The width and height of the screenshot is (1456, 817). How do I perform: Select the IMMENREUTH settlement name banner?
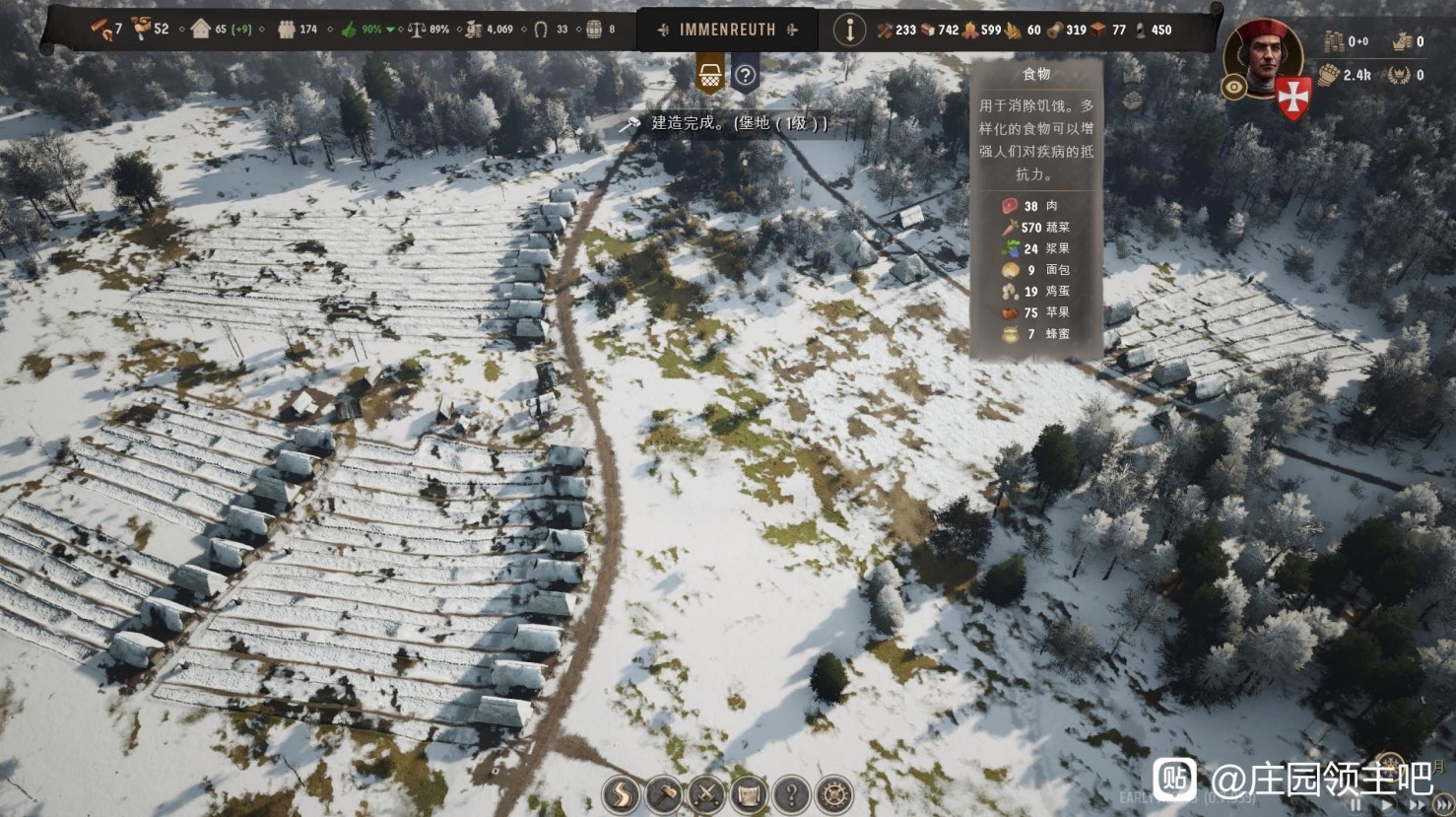(x=727, y=30)
